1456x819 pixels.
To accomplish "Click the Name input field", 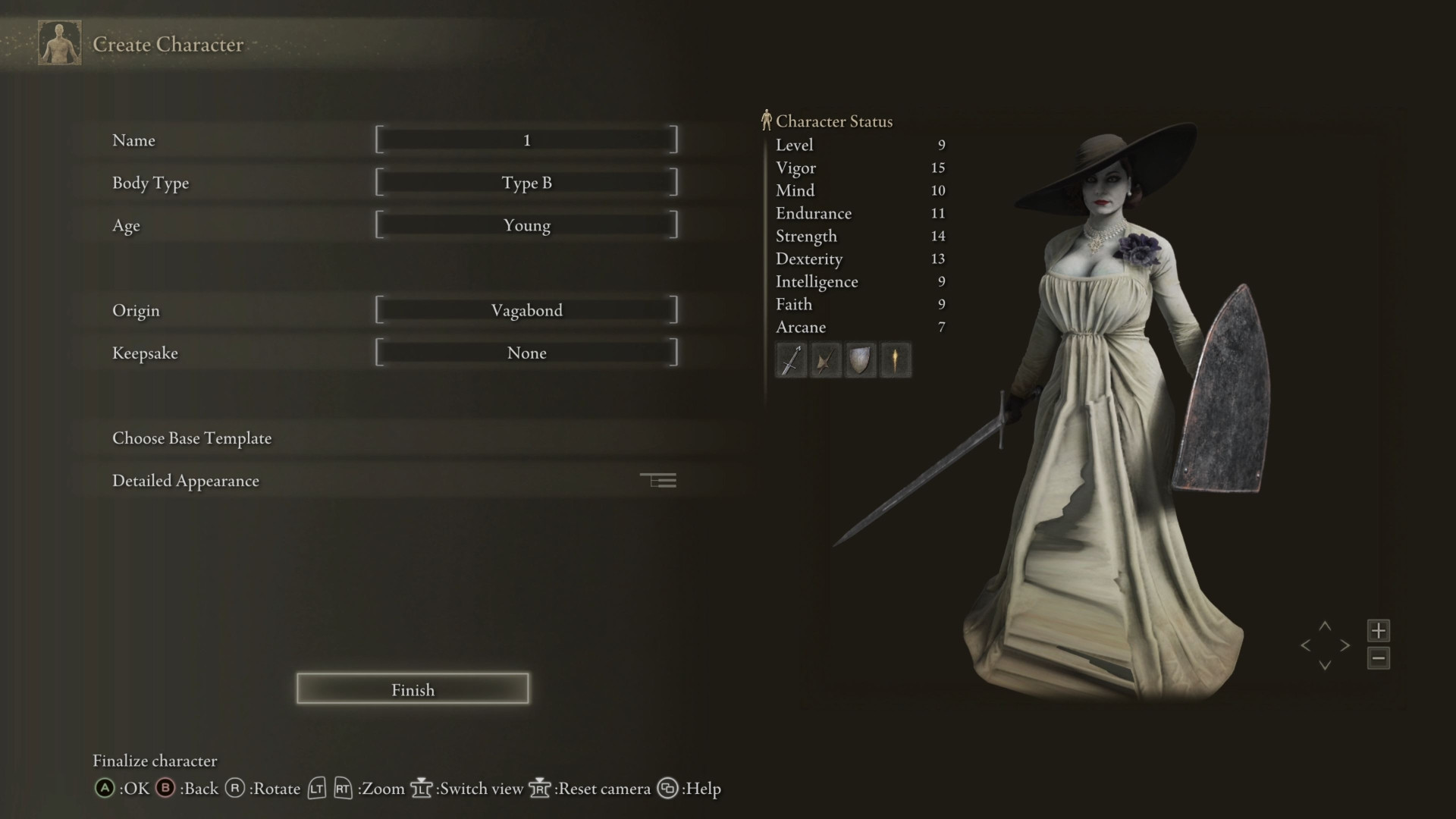I will click(526, 140).
